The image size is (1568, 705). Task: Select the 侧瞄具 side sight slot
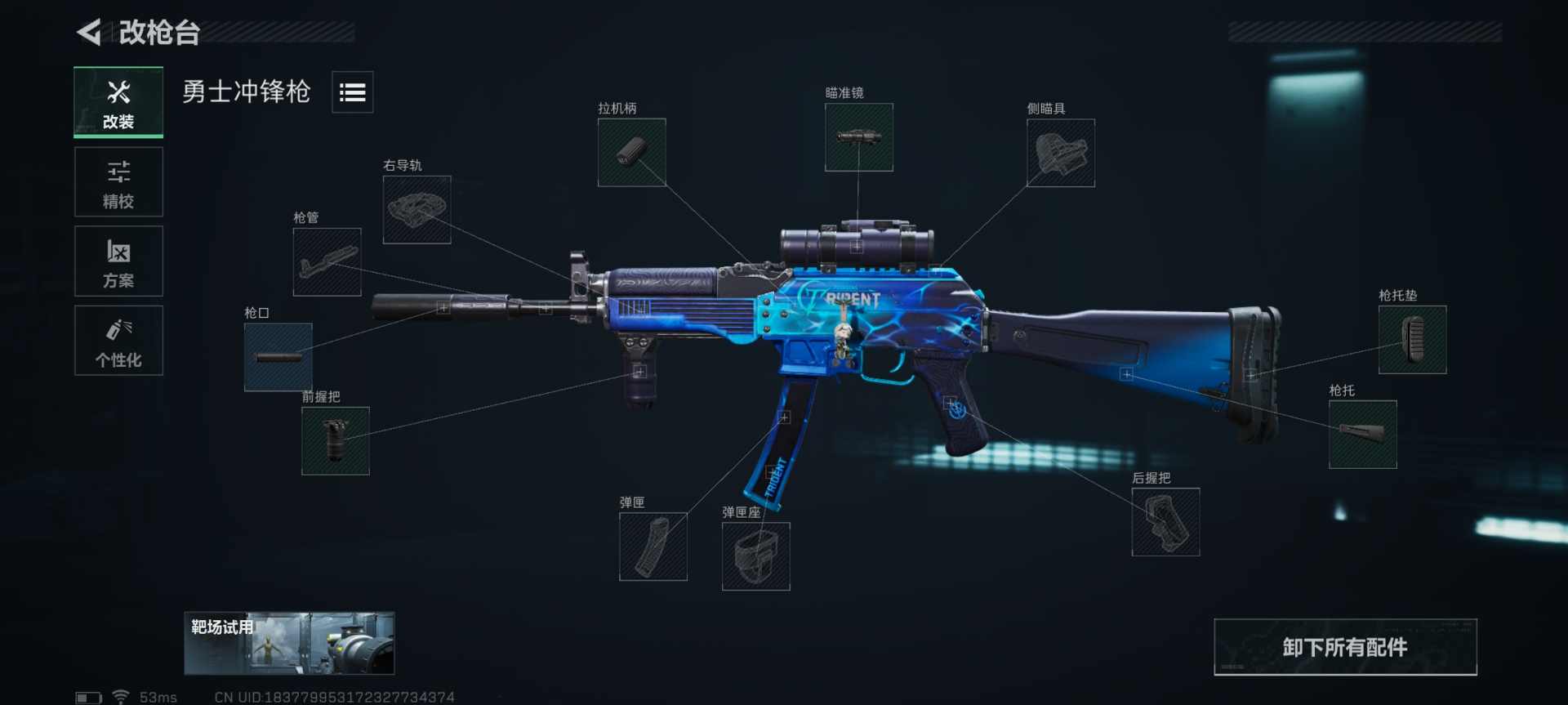[x=1060, y=154]
